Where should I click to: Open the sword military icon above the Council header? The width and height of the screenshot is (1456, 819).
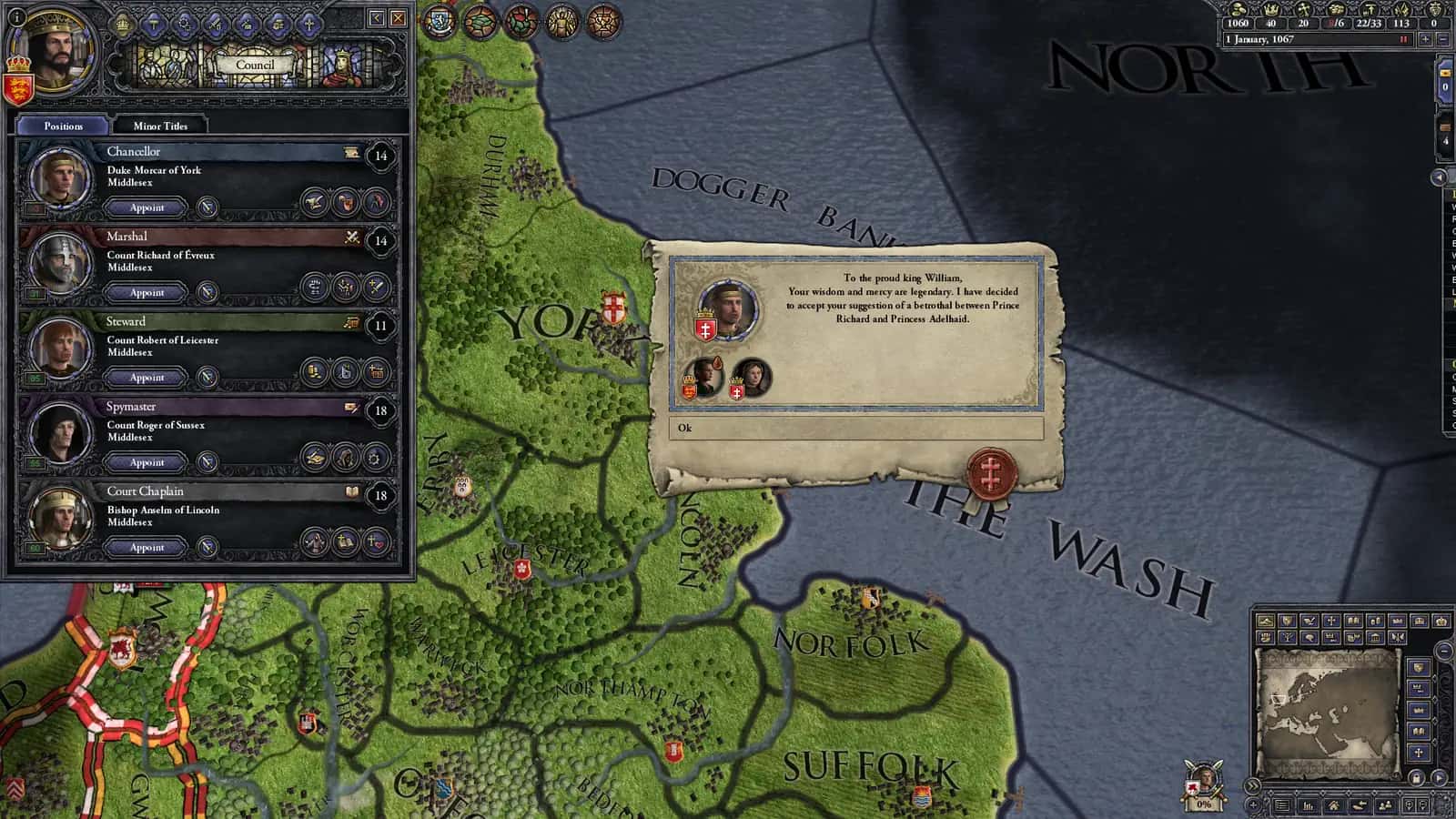[x=215, y=25]
